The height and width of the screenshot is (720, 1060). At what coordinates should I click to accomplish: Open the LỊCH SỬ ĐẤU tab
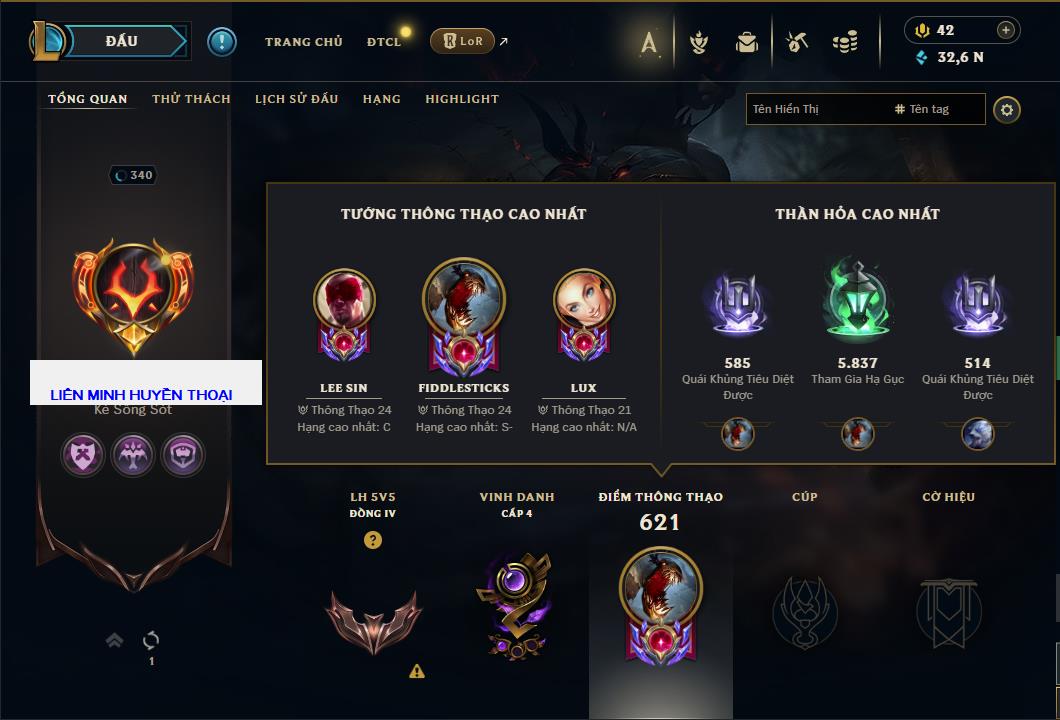click(x=296, y=99)
